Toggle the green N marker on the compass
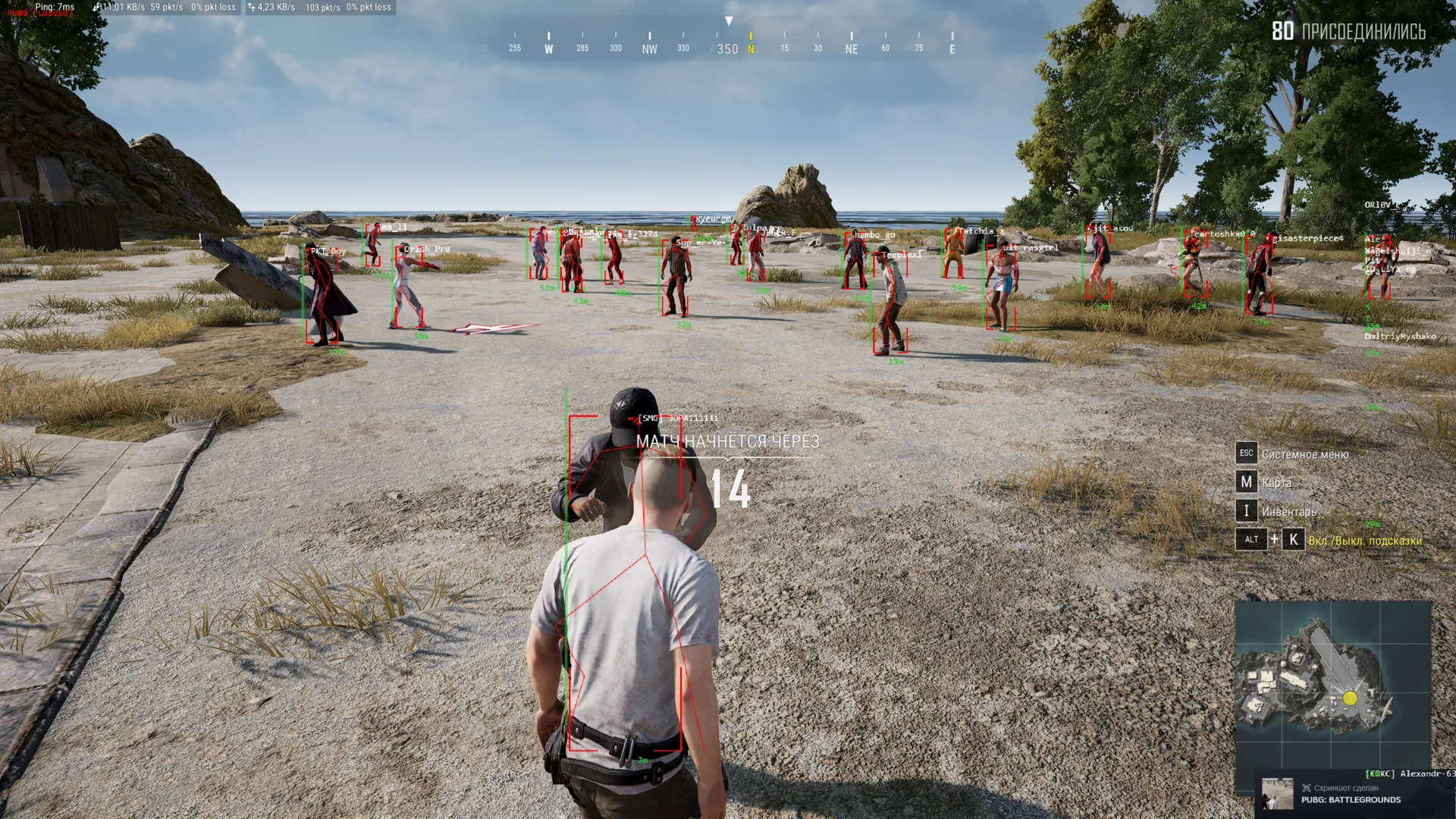The height and width of the screenshot is (819, 1456). (750, 47)
